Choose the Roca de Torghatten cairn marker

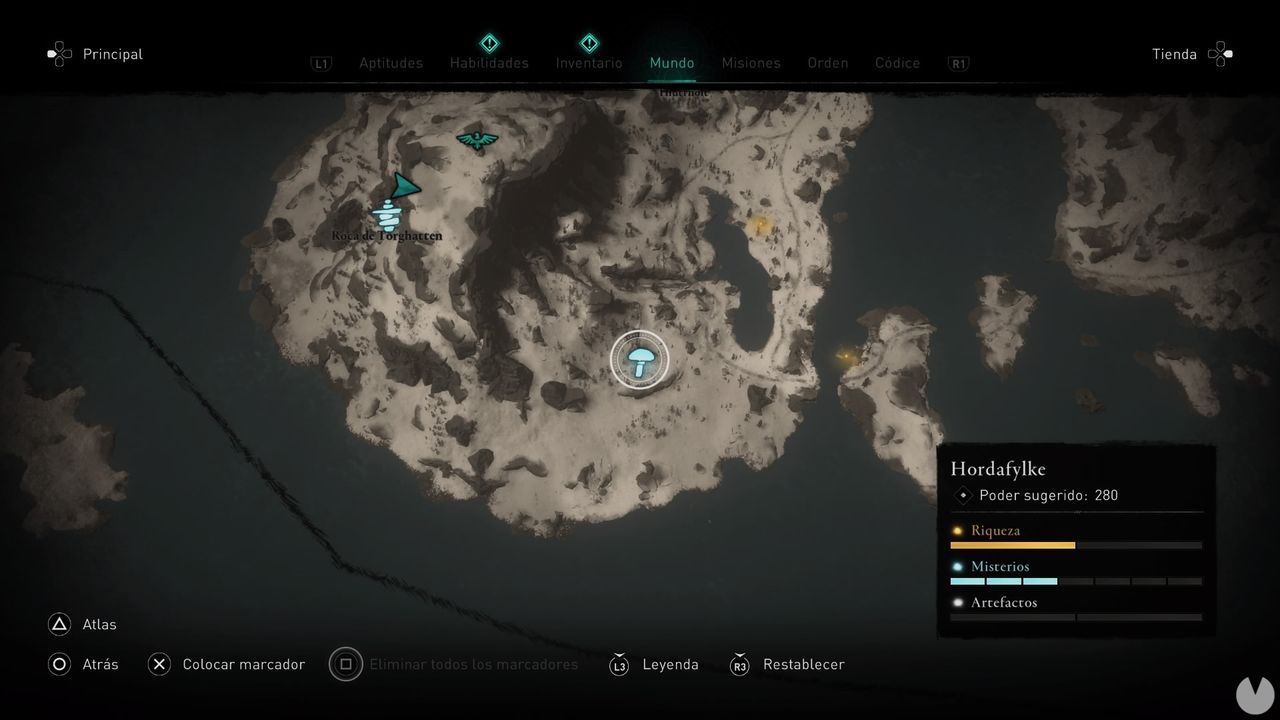[x=386, y=215]
